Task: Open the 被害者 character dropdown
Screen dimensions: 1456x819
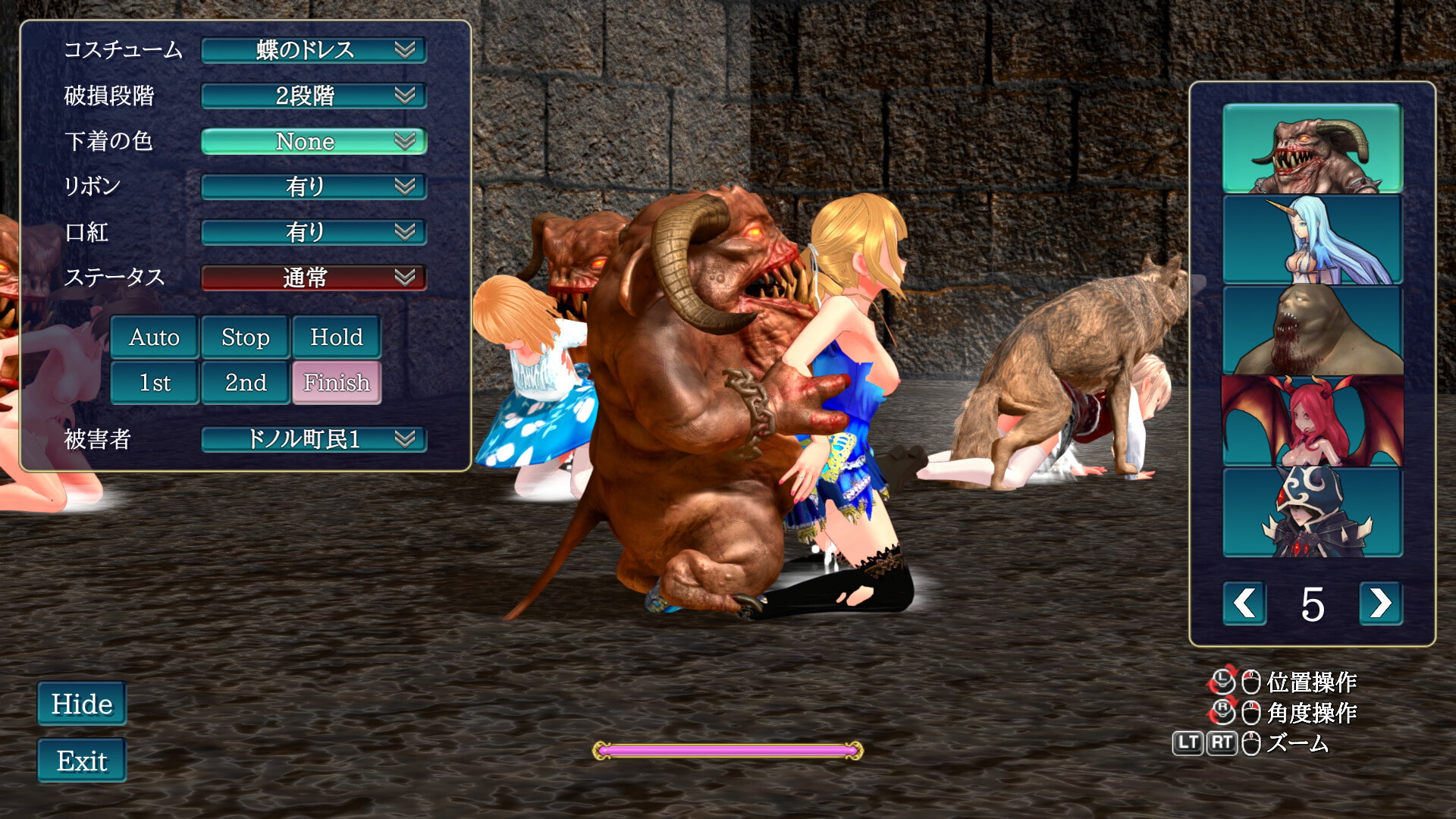Action: (x=313, y=439)
